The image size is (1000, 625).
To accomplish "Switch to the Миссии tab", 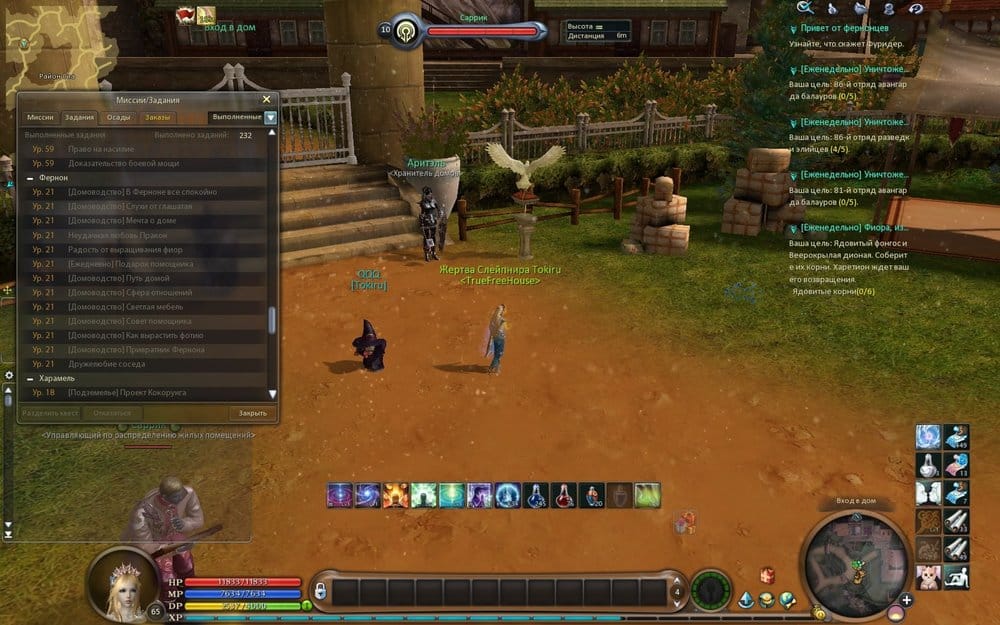I will pos(40,117).
